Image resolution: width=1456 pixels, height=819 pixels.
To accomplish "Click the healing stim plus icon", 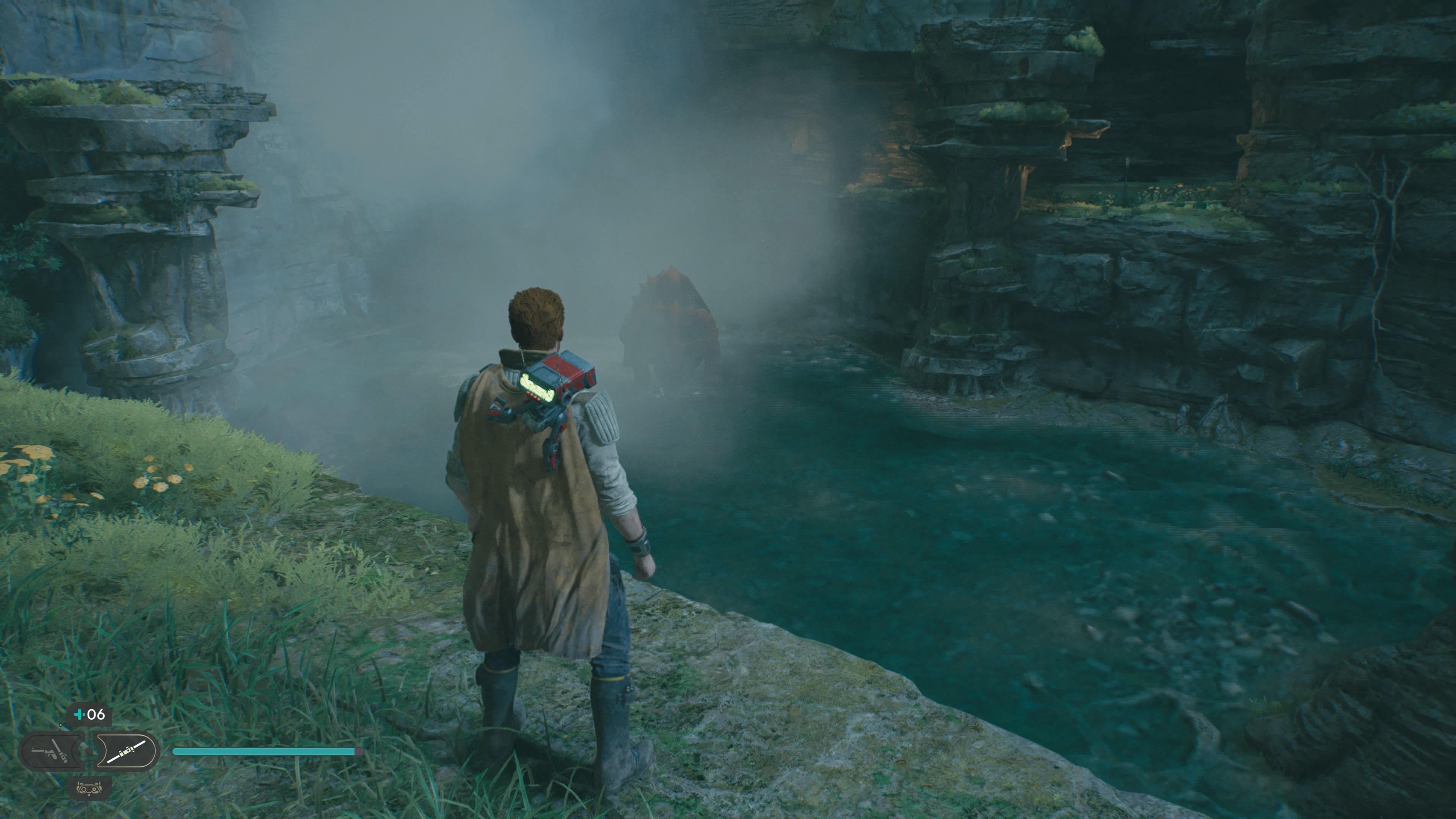I will [79, 714].
